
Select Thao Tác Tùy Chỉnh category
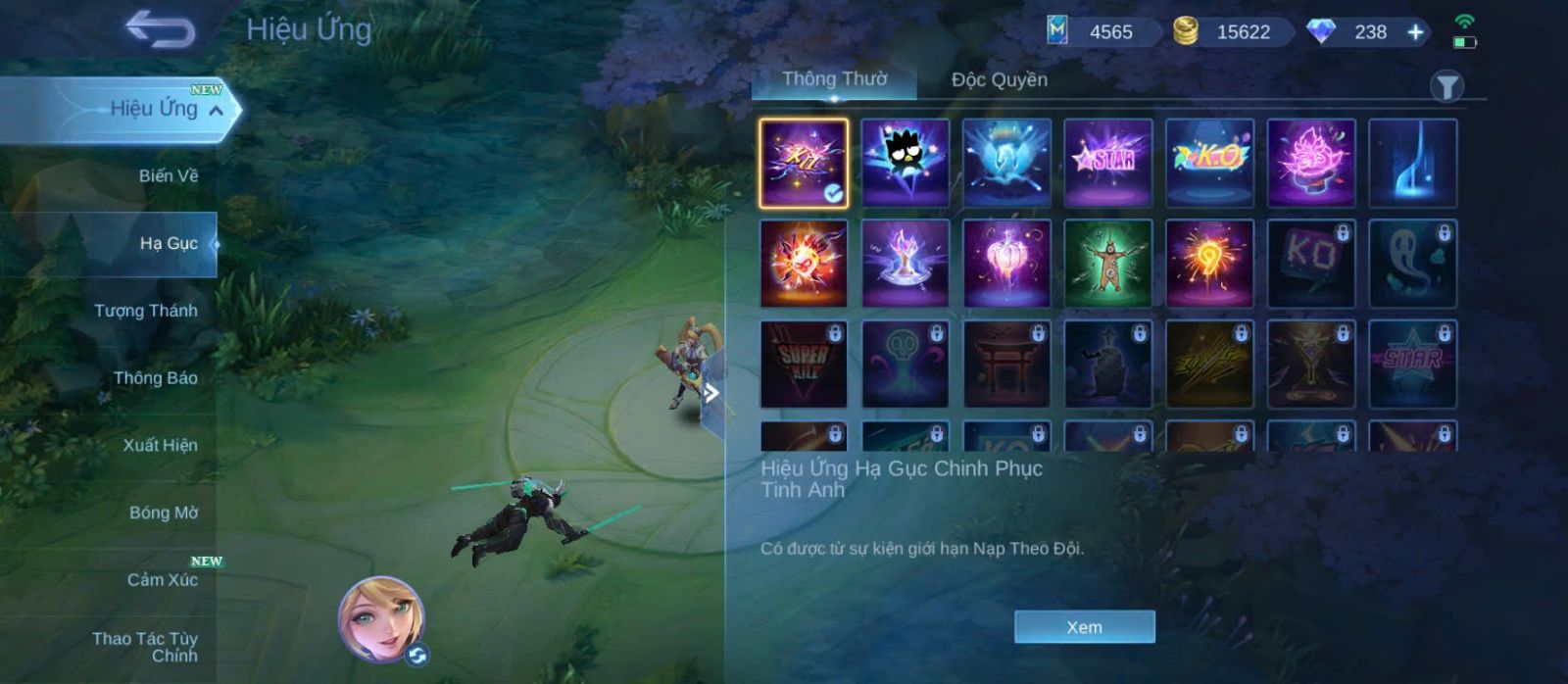click(145, 647)
